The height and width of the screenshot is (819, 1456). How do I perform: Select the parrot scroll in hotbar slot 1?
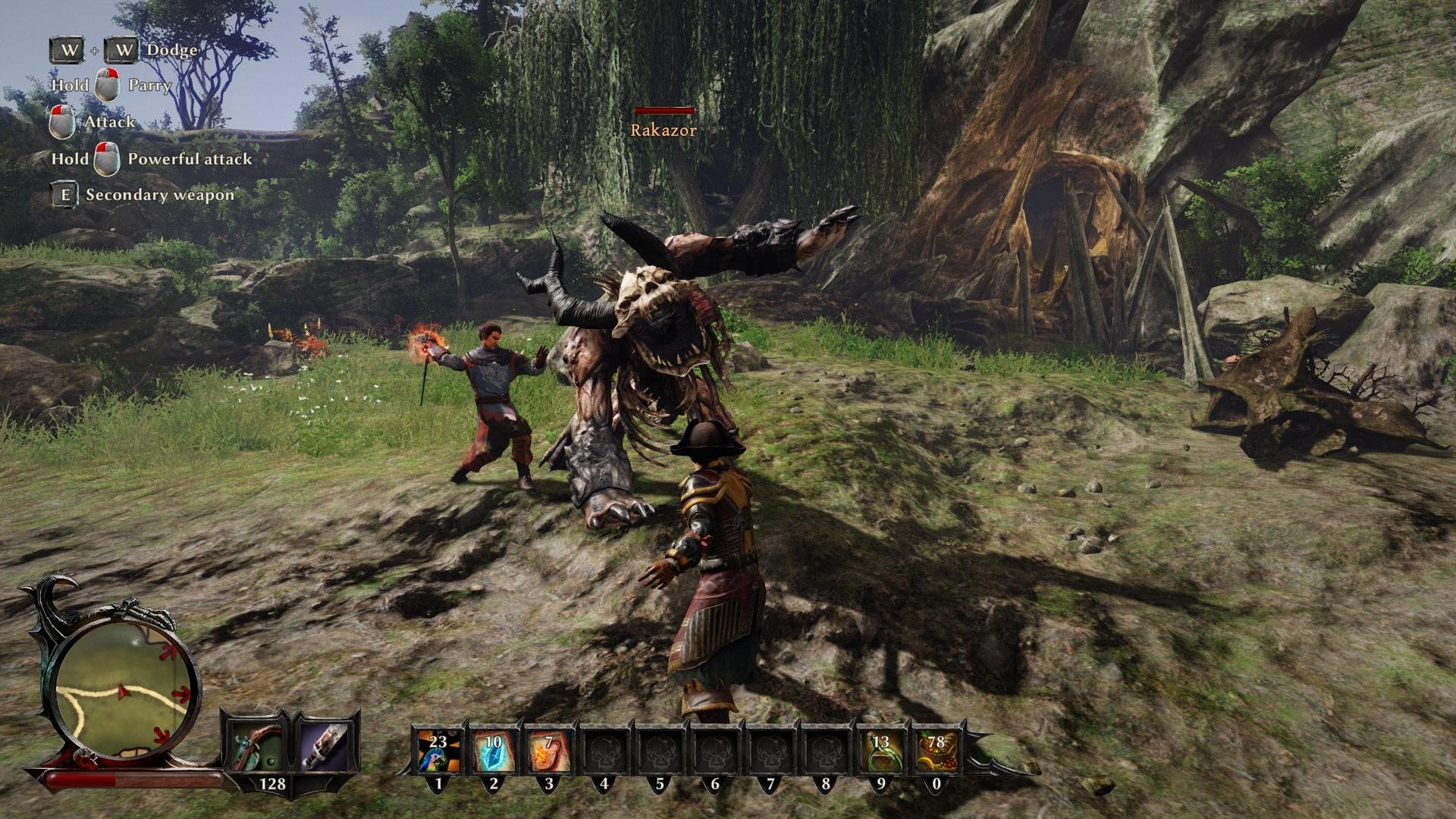438,752
